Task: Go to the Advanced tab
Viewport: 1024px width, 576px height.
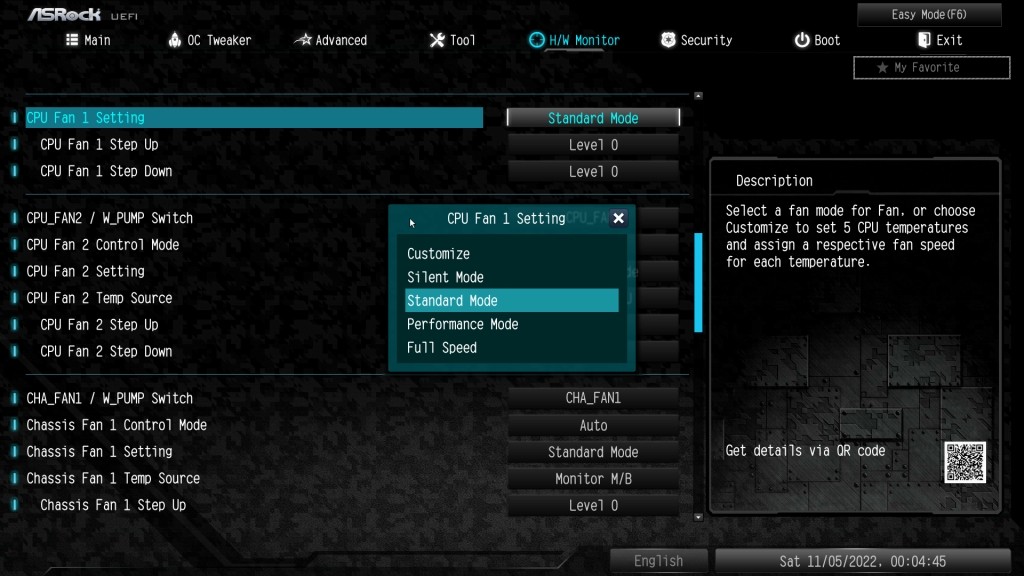Action: (331, 40)
